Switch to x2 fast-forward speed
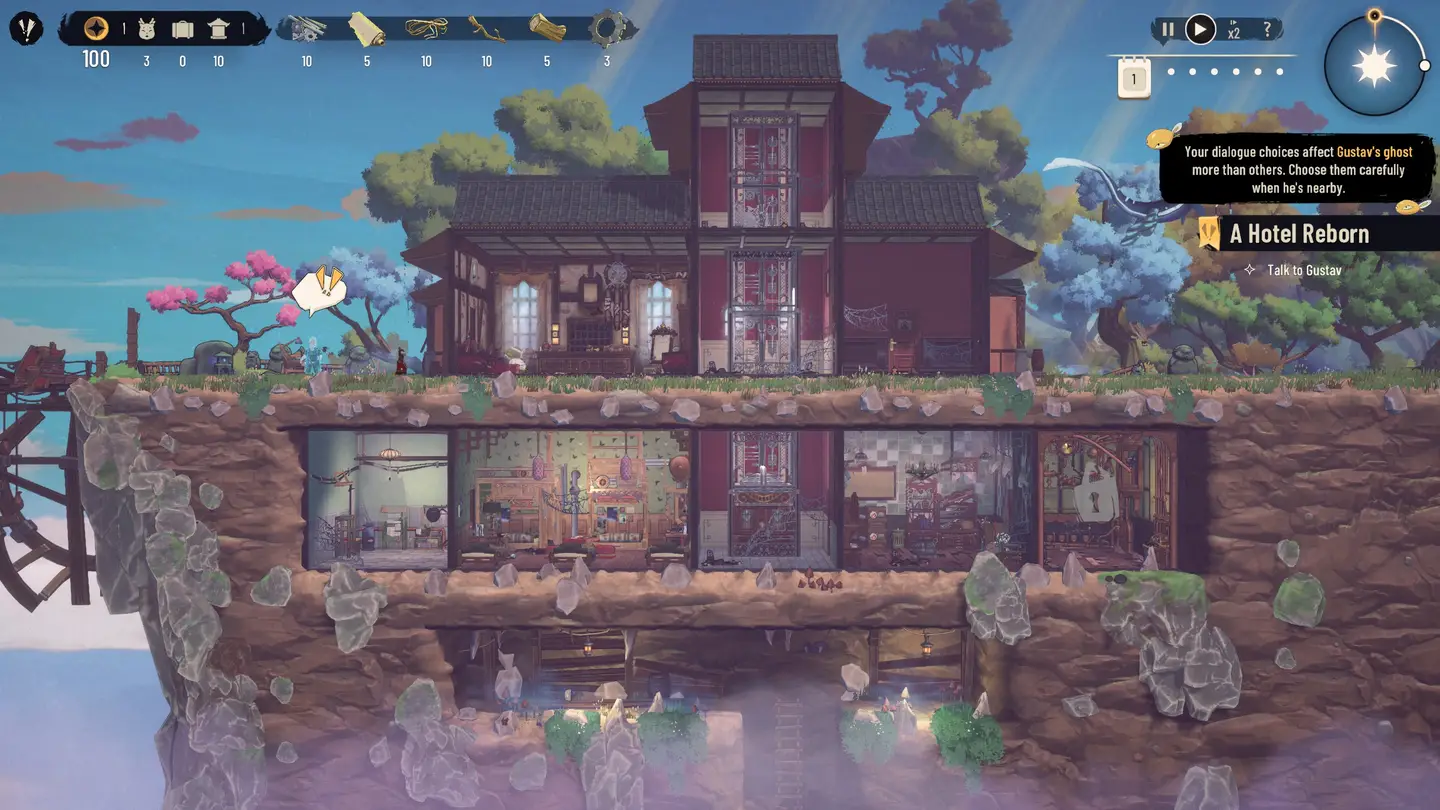The image size is (1440, 810). 1234,30
